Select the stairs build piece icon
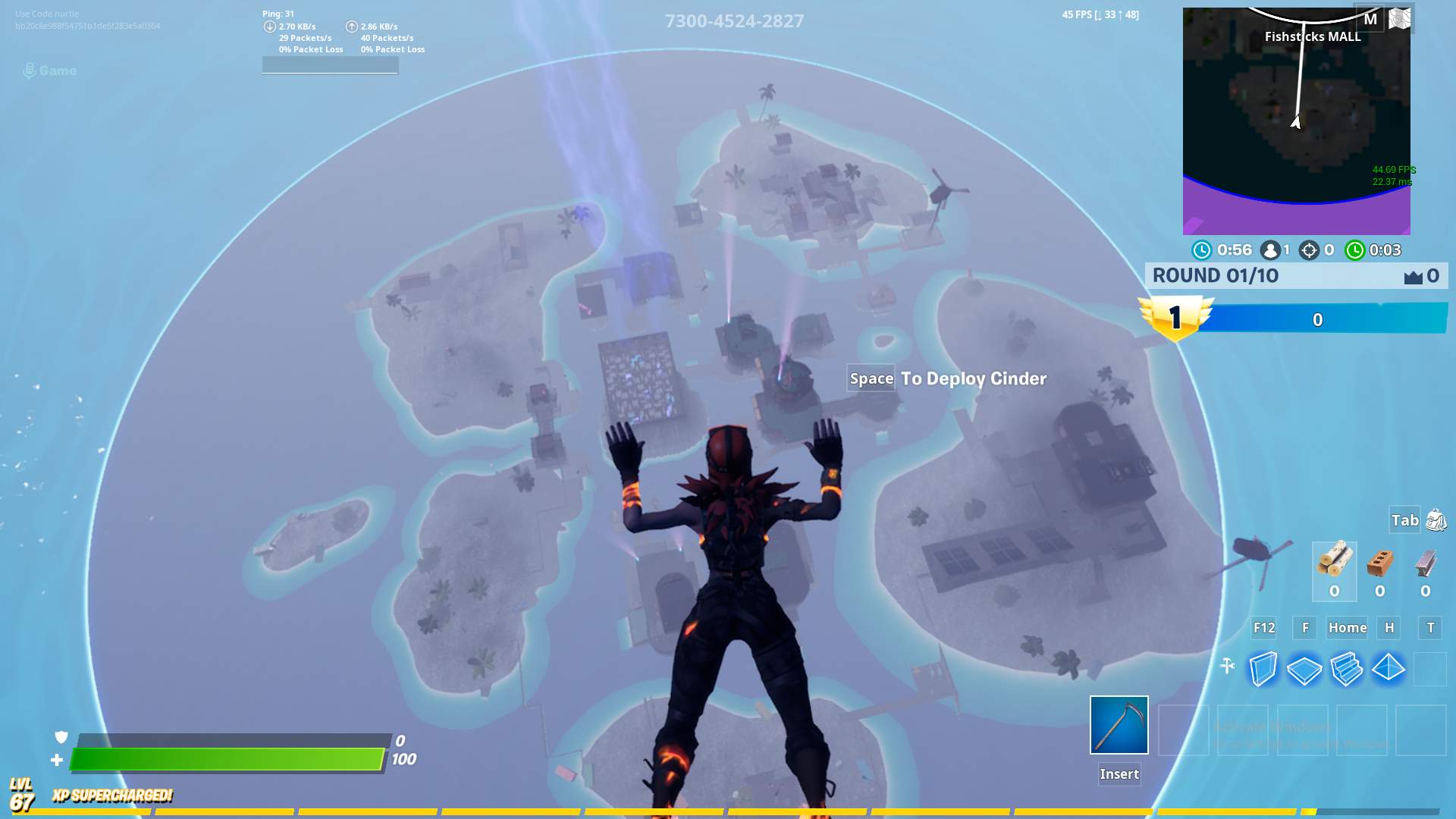The image size is (1456, 819). [1347, 669]
